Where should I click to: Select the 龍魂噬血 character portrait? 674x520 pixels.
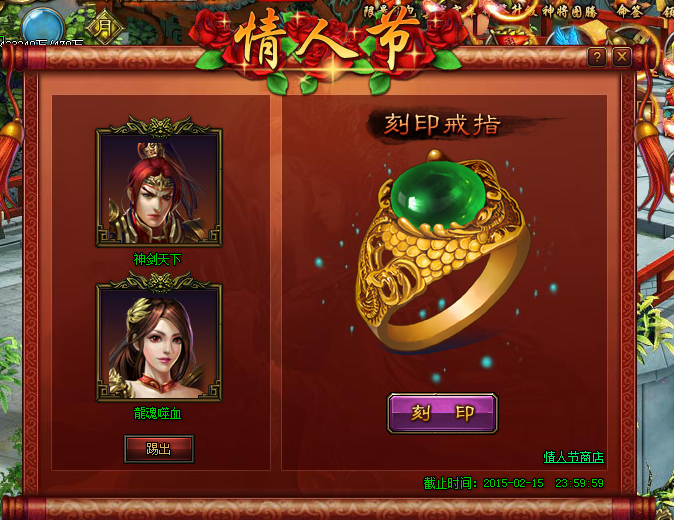[x=158, y=341]
